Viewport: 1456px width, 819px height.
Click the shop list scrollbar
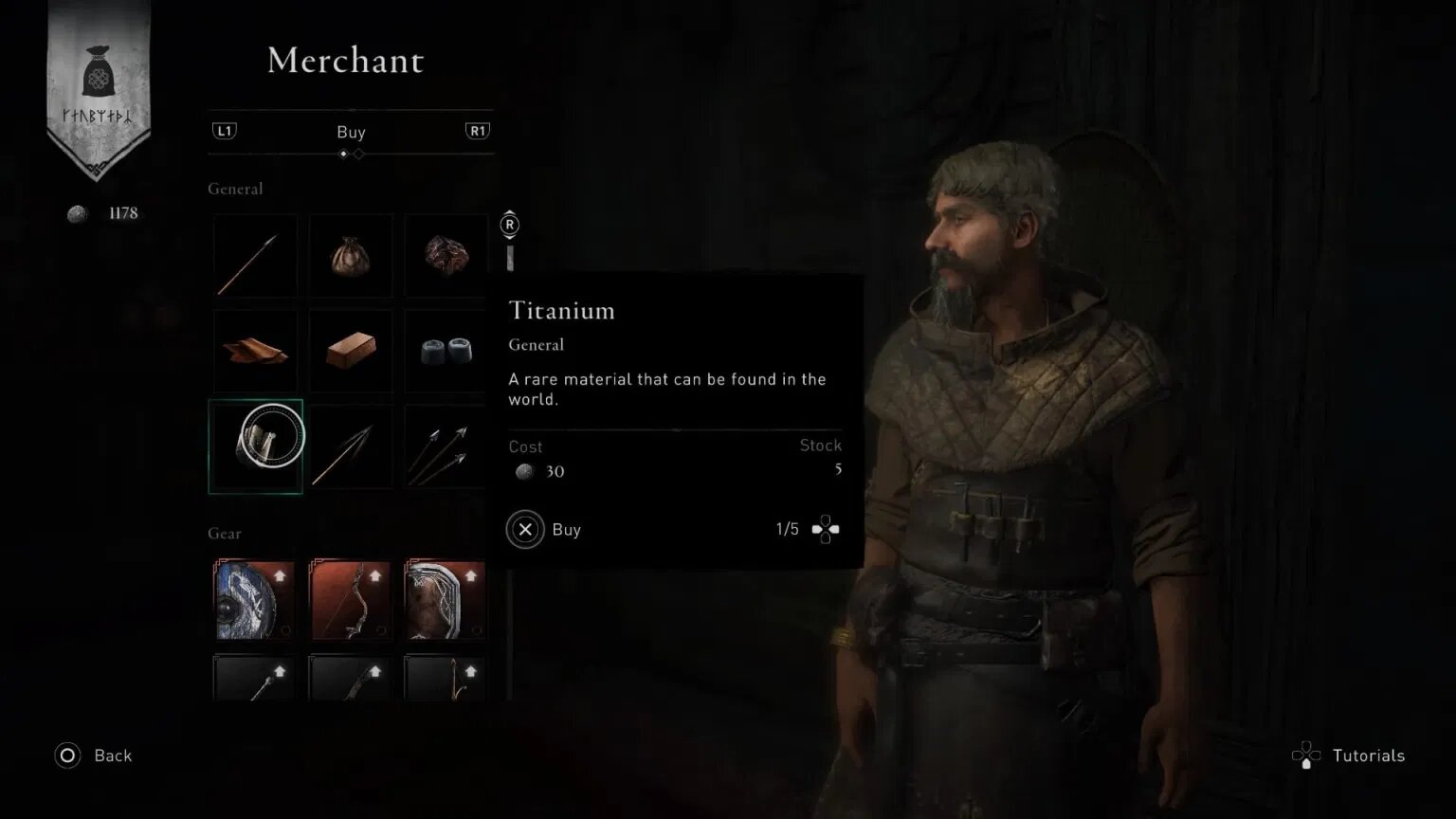[x=510, y=258]
